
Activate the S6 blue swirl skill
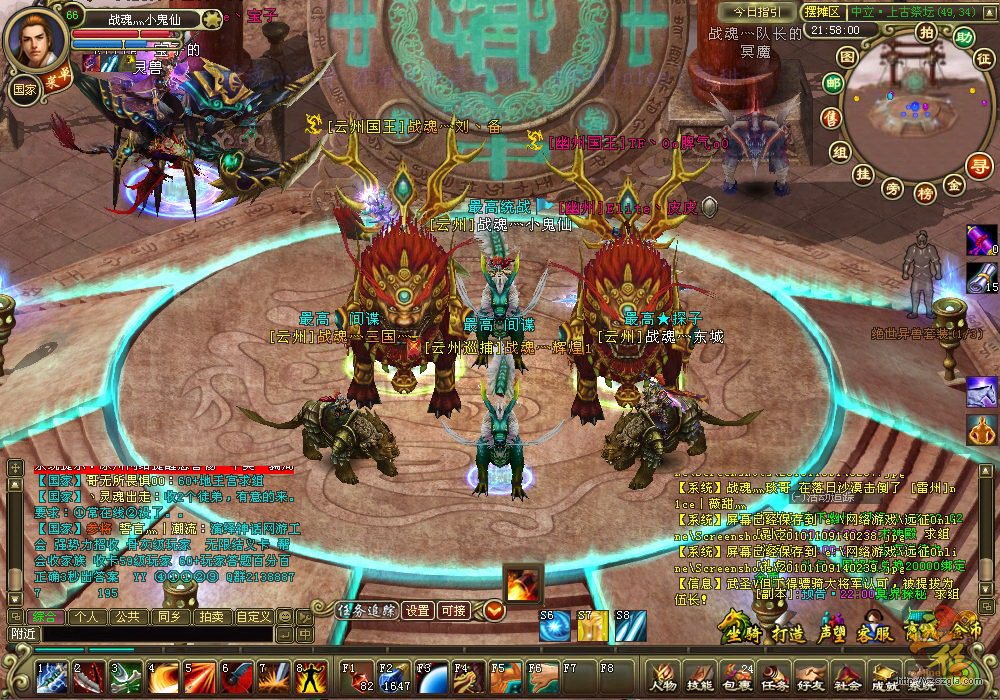click(554, 625)
